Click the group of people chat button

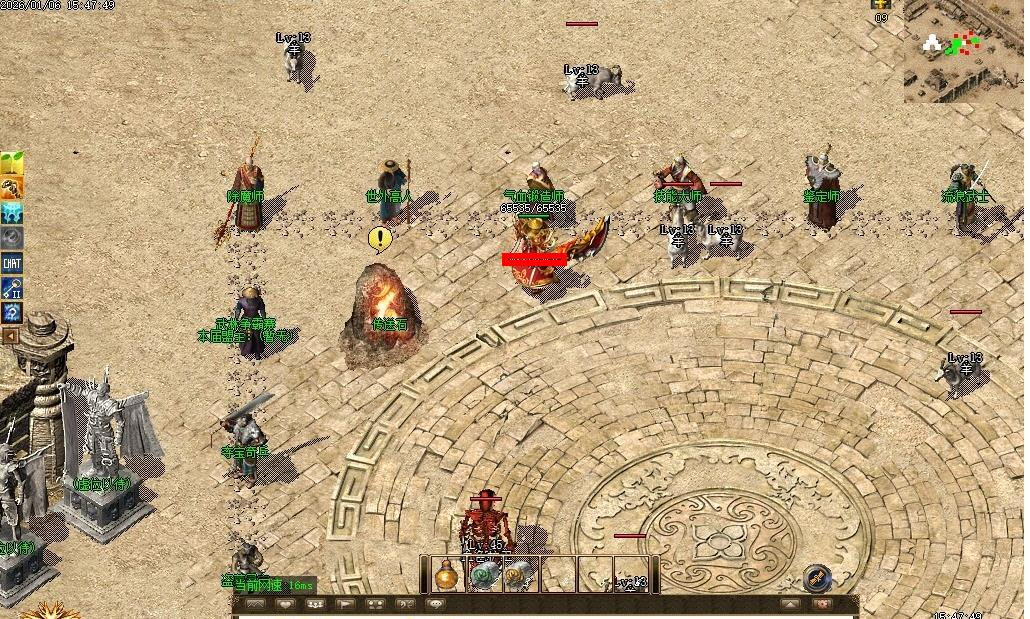pyautogui.click(x=315, y=604)
